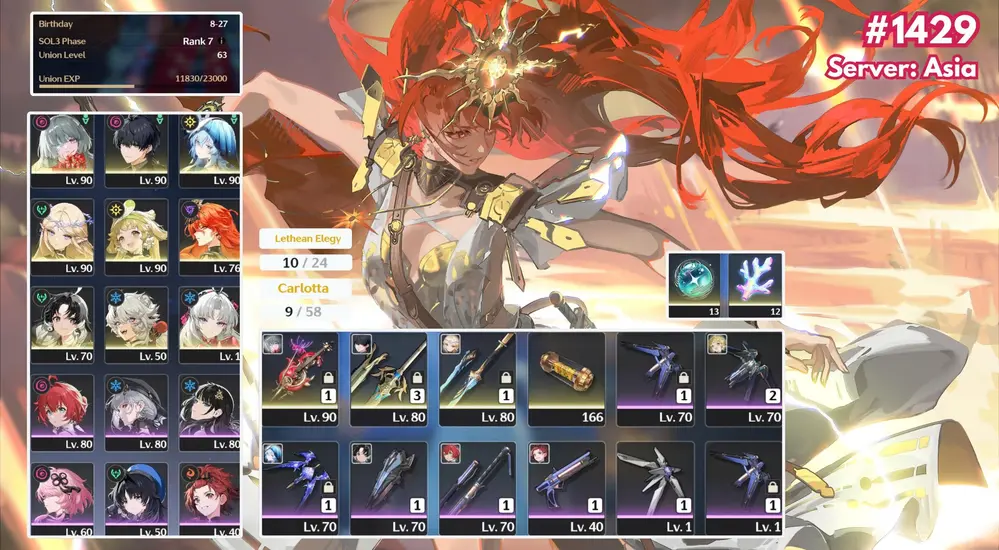Screen dimensions: 999x550
Task: Select the red Lv. 90 weapon slot
Action: click(x=301, y=377)
